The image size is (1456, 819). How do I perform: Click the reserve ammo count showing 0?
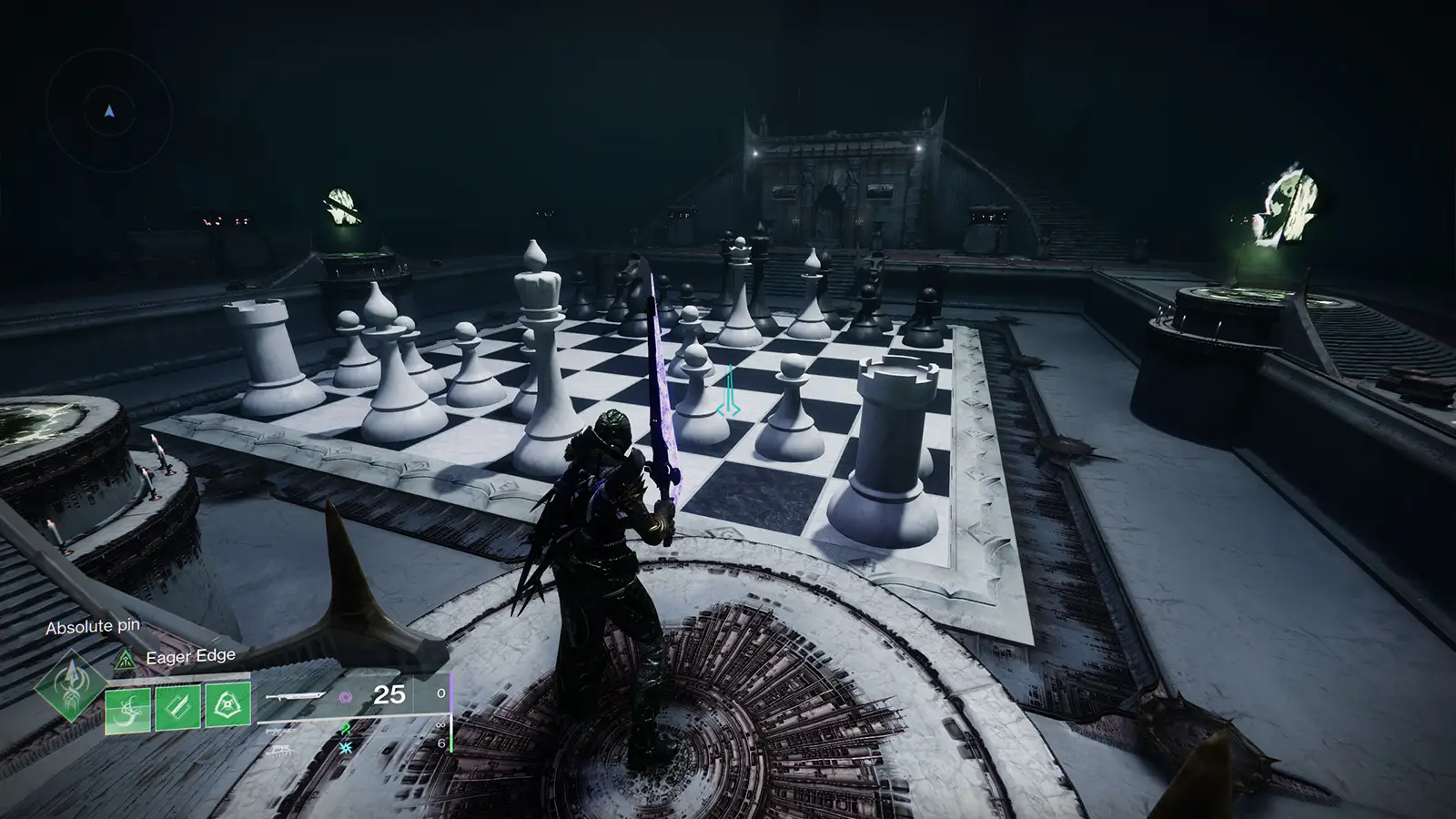click(440, 693)
